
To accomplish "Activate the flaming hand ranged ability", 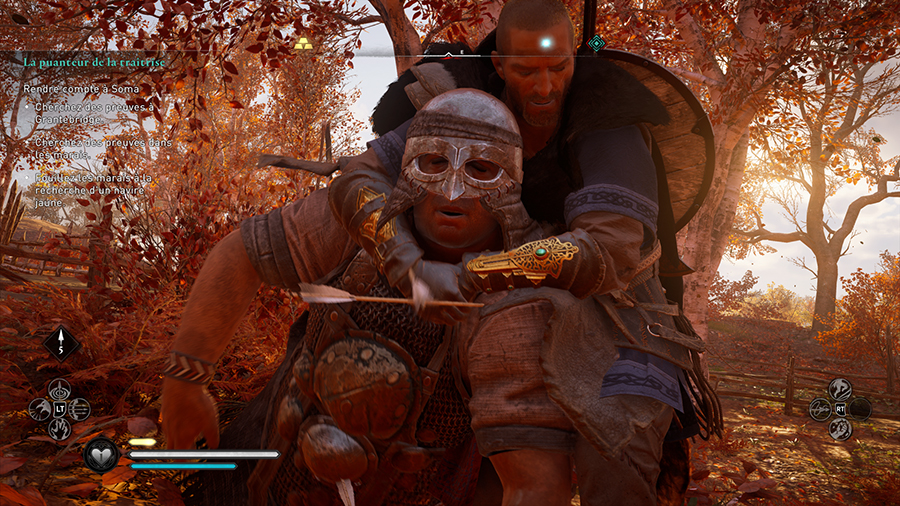I will [60, 429].
